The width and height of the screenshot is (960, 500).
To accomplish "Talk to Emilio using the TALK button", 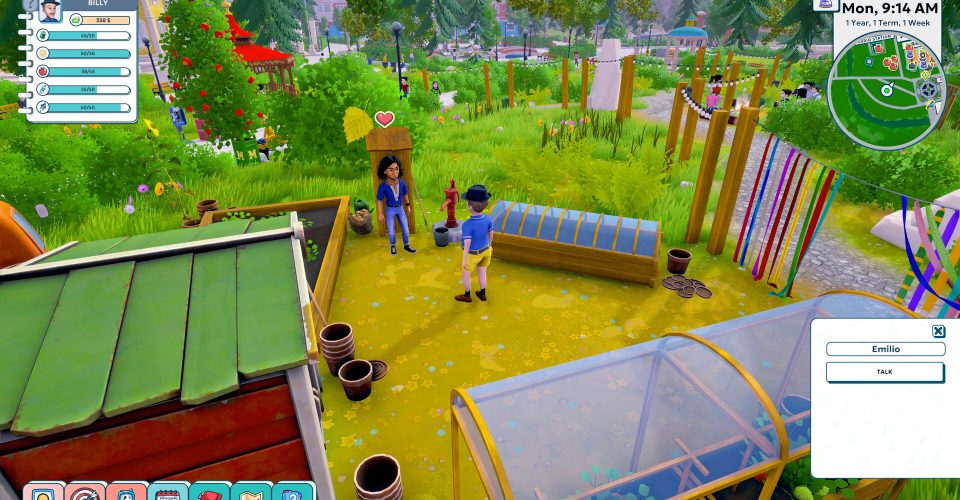I will pyautogui.click(x=884, y=372).
